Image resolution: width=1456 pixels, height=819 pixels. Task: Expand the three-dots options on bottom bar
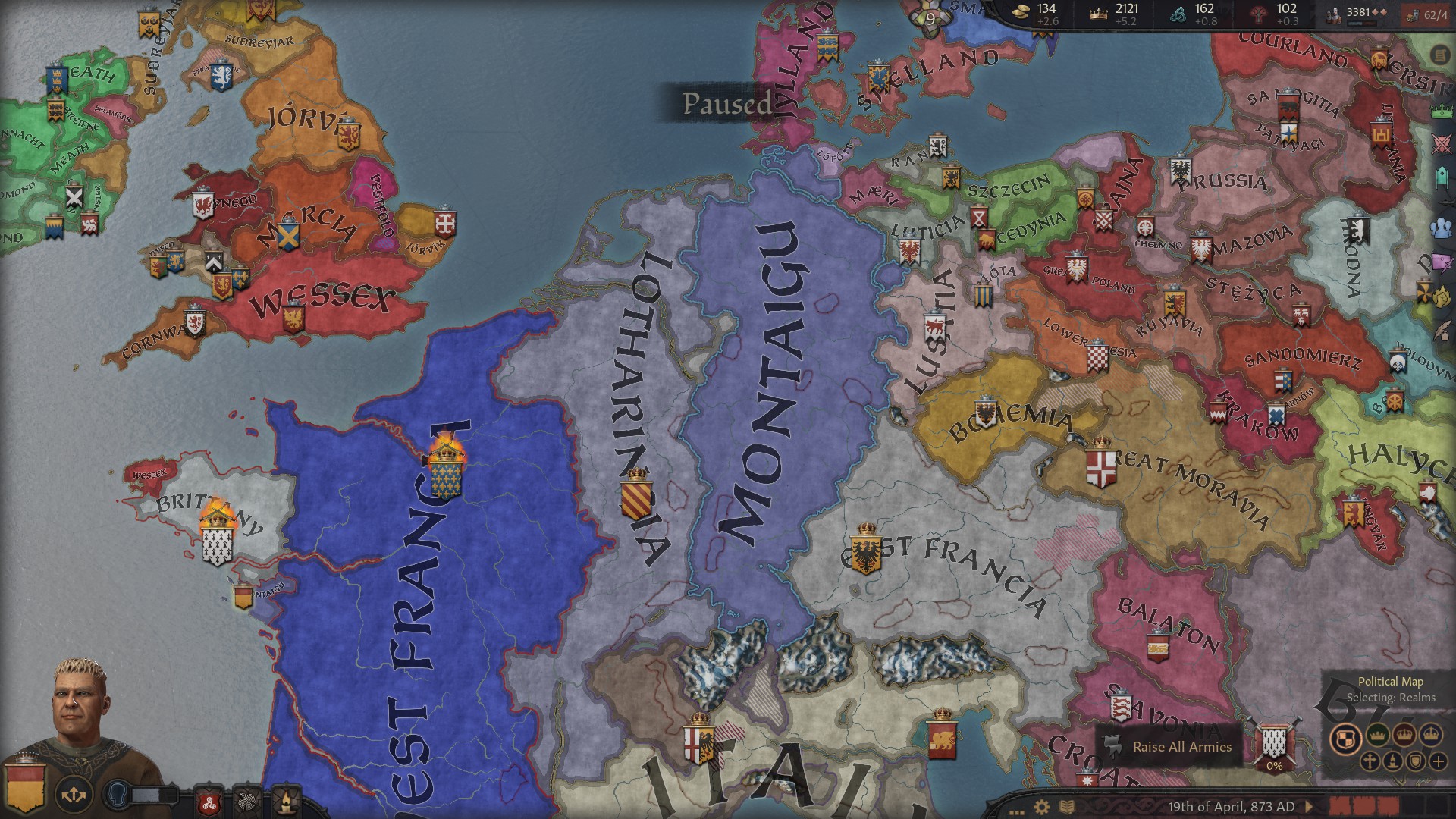tap(1017, 812)
